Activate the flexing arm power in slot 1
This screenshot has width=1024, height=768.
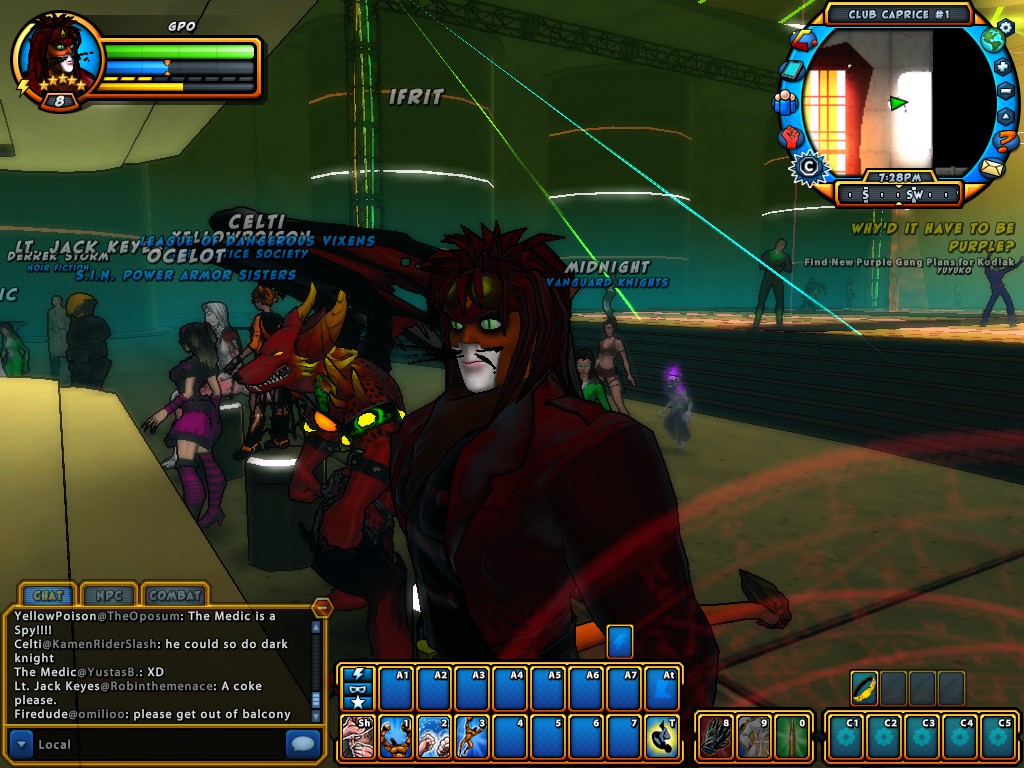tap(397, 736)
